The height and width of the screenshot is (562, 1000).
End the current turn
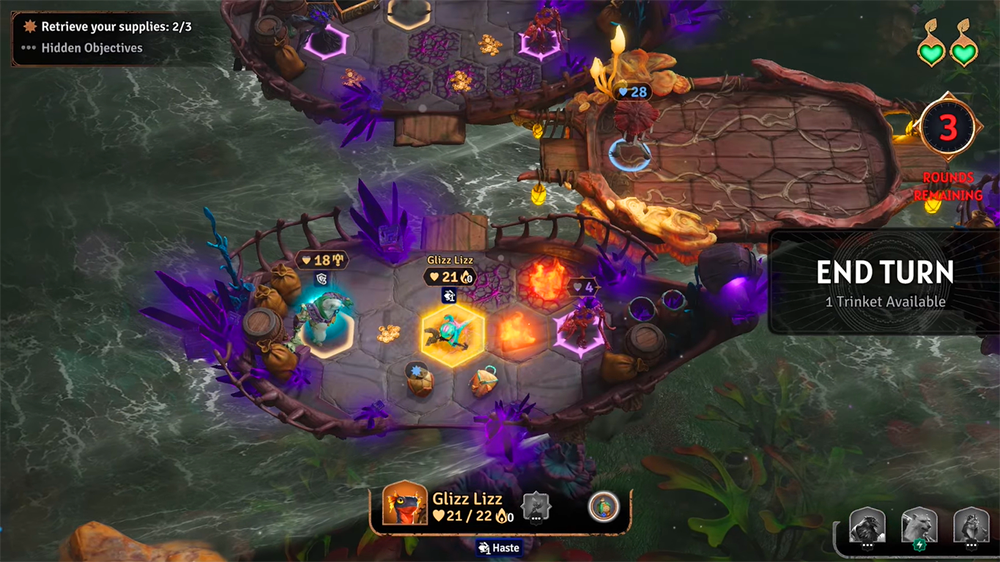884,282
